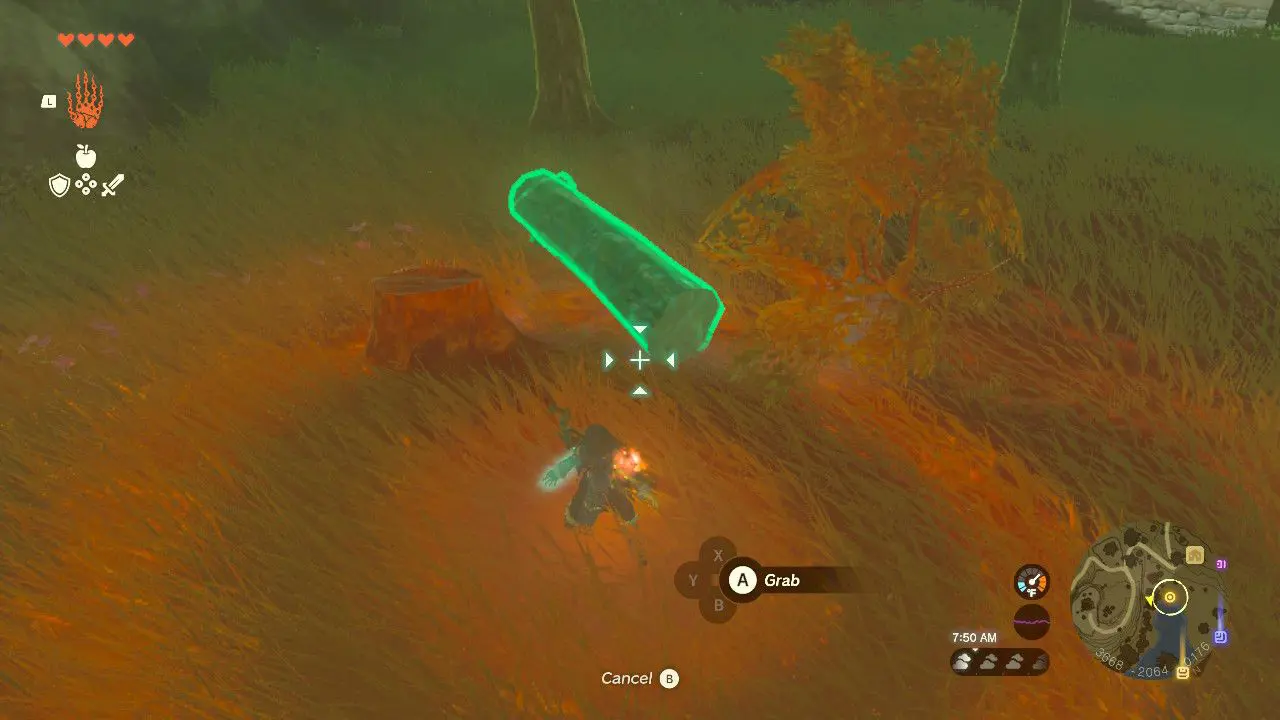Click the sword equipment icon
1280x720 pixels.
113,184
